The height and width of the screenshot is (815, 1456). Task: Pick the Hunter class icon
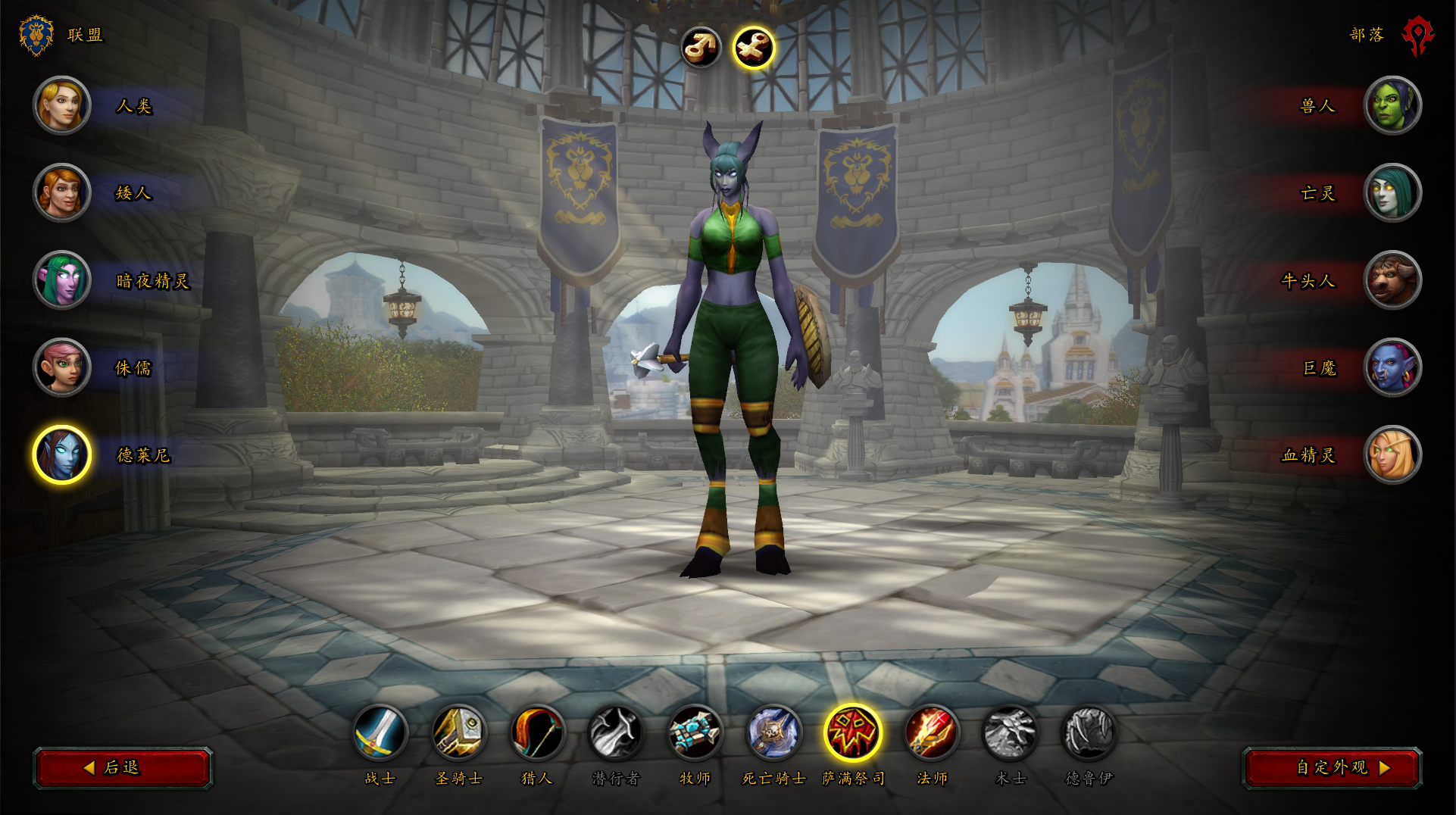click(538, 732)
